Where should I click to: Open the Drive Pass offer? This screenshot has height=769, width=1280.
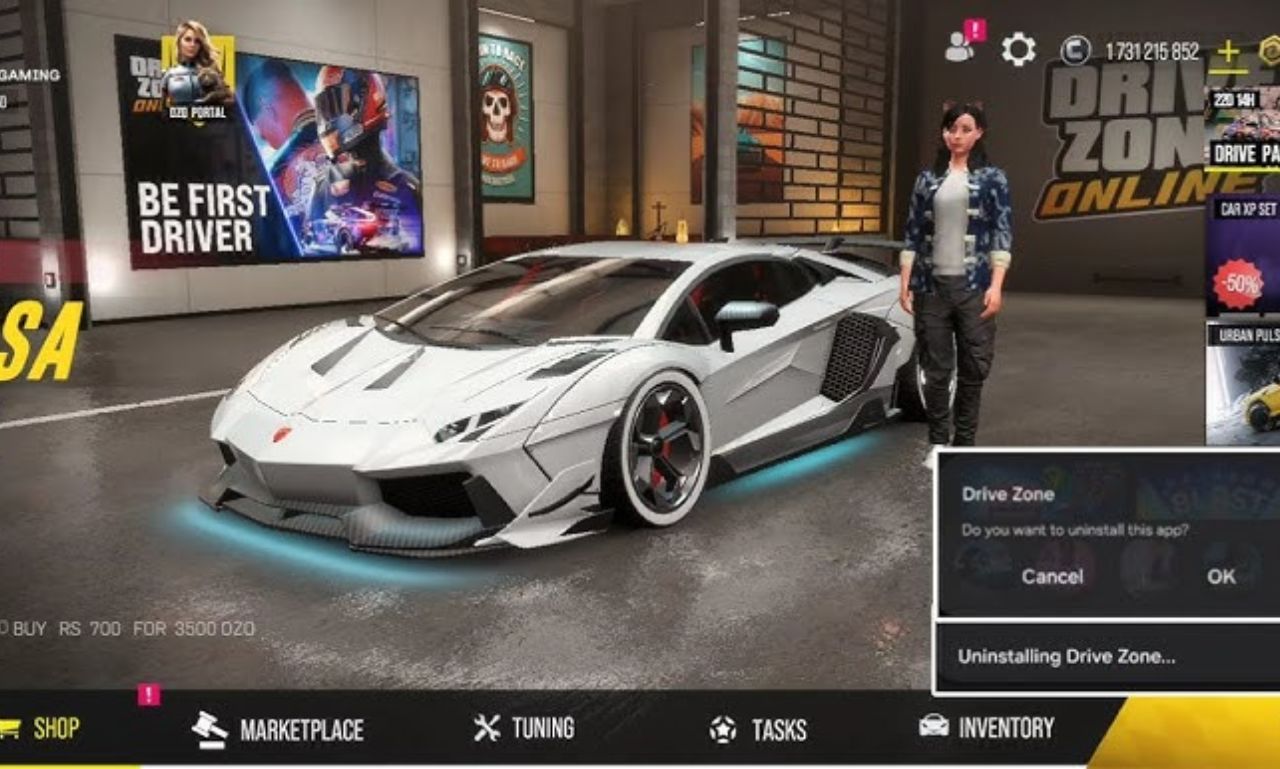coord(1243,130)
